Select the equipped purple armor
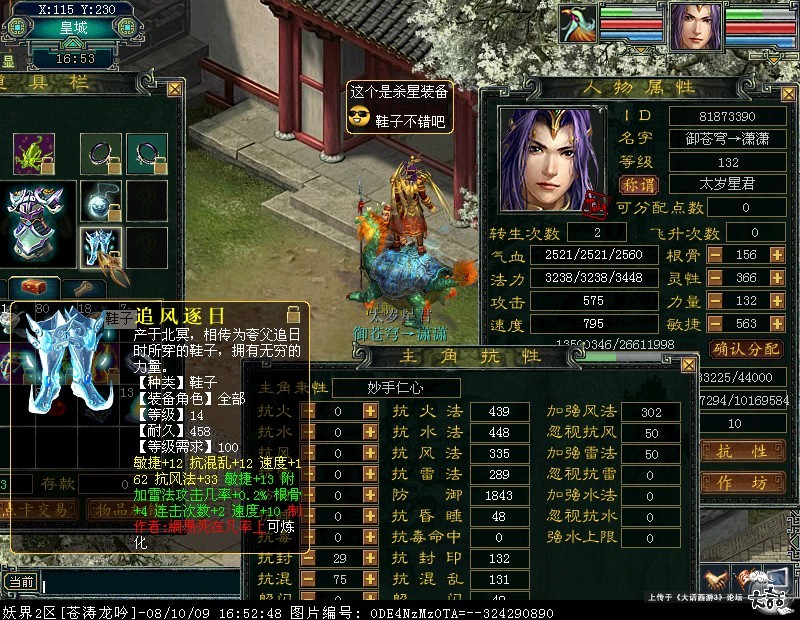 click(x=33, y=218)
